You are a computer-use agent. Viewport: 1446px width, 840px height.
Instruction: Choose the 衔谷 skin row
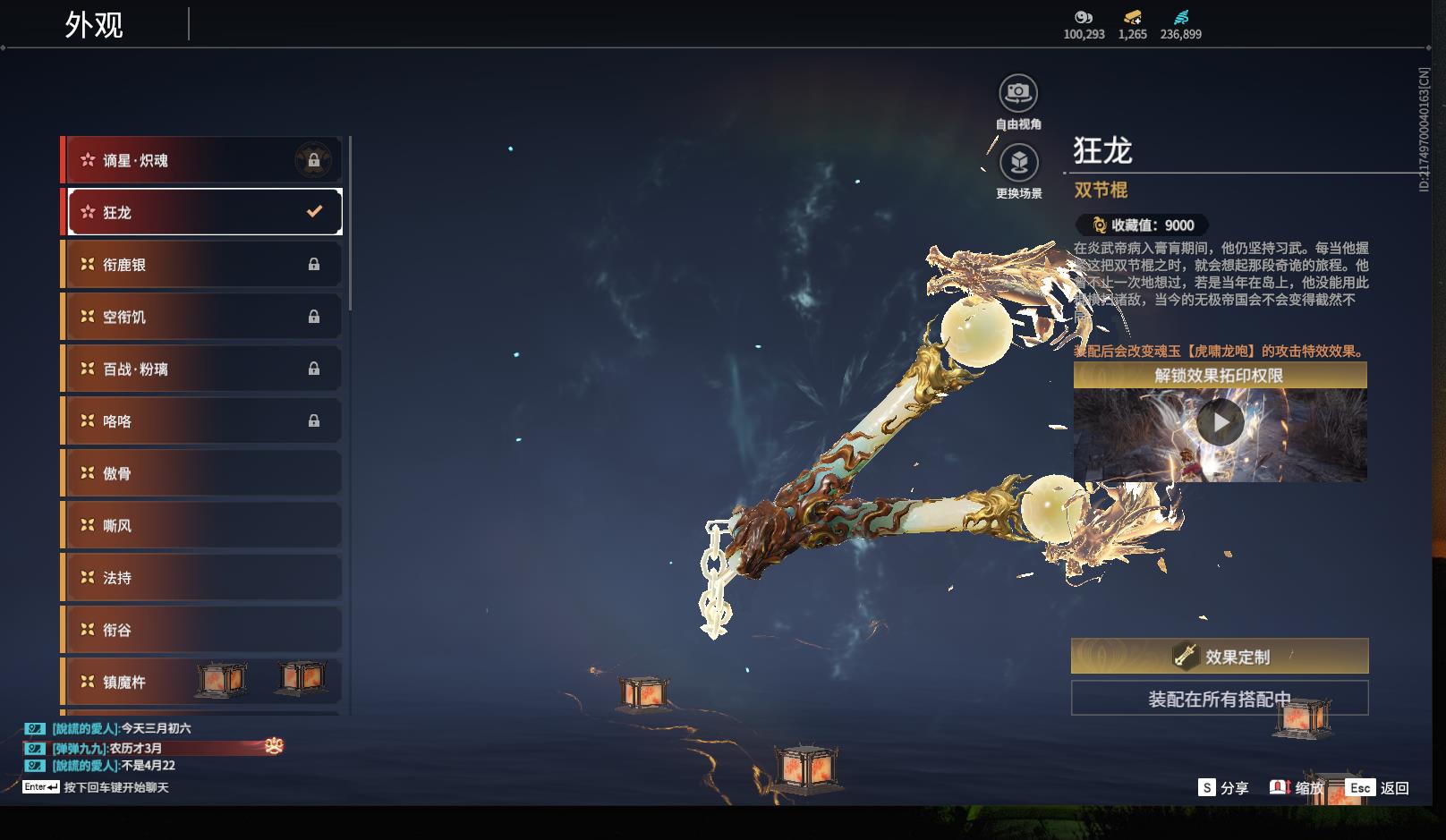tap(202, 630)
